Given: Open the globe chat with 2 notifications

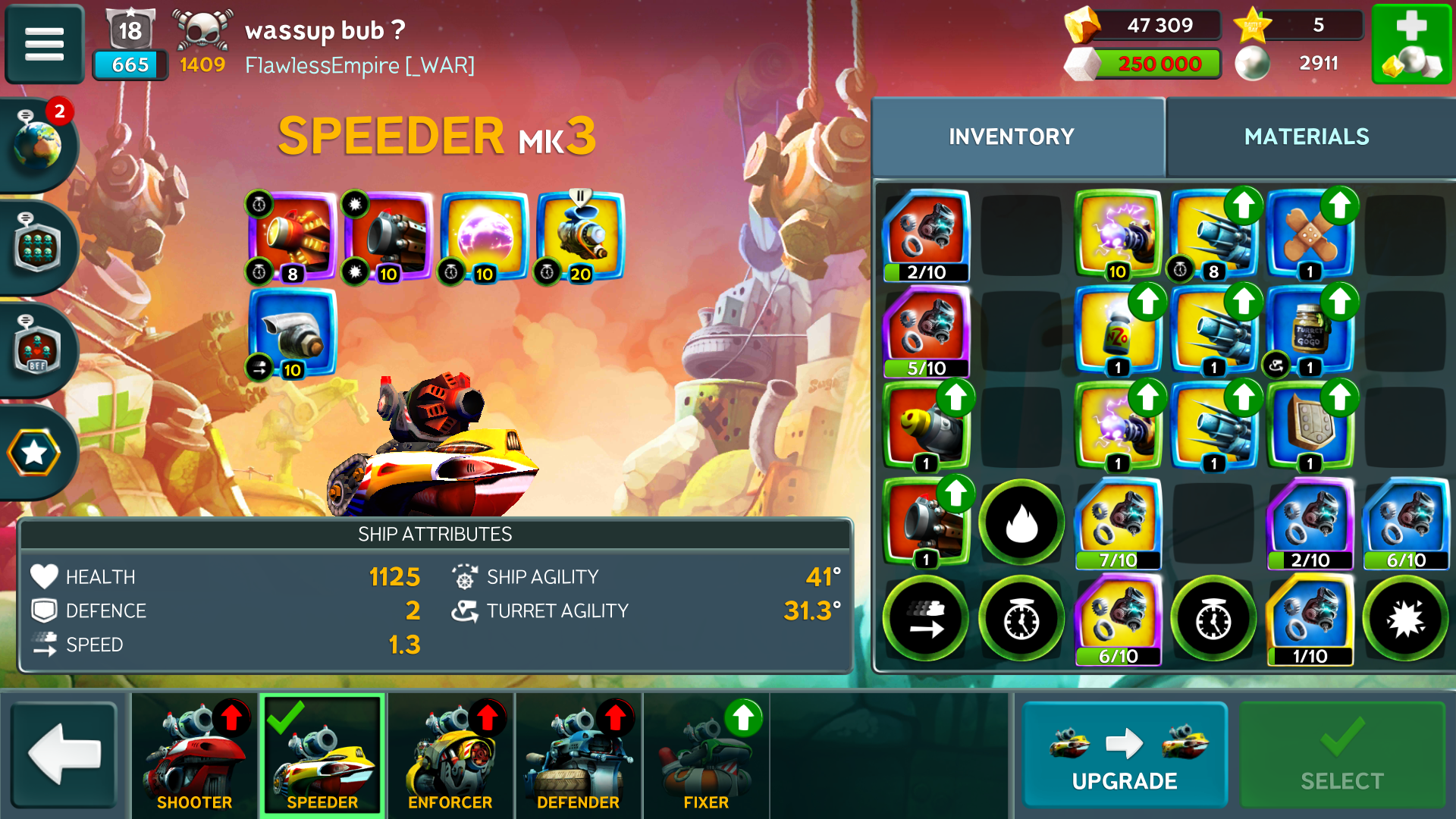Looking at the screenshot, I should (38, 143).
